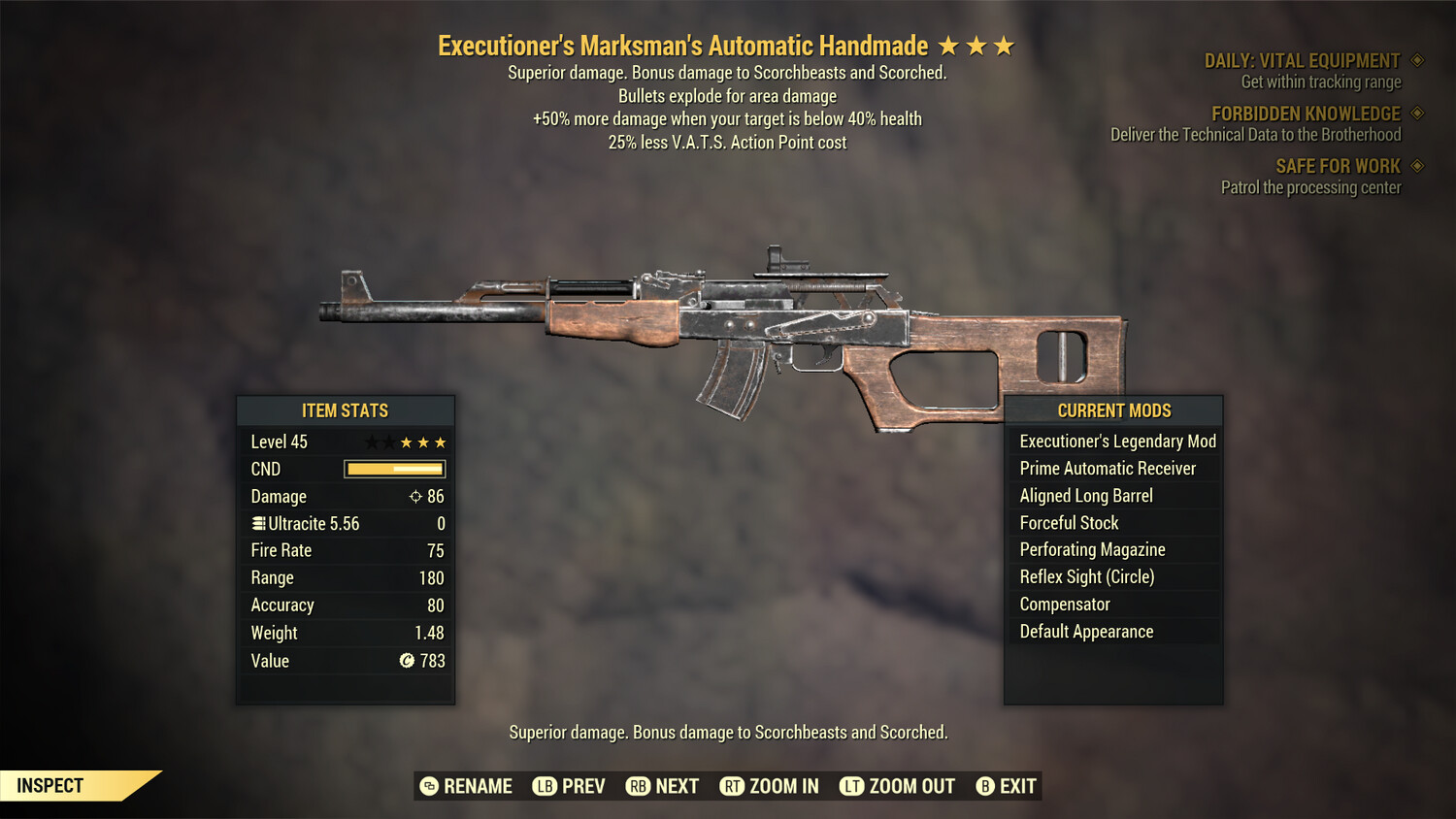Screen dimensions: 1456x819
Task: Select the Prime Automatic Receiver mod
Action: point(1108,468)
